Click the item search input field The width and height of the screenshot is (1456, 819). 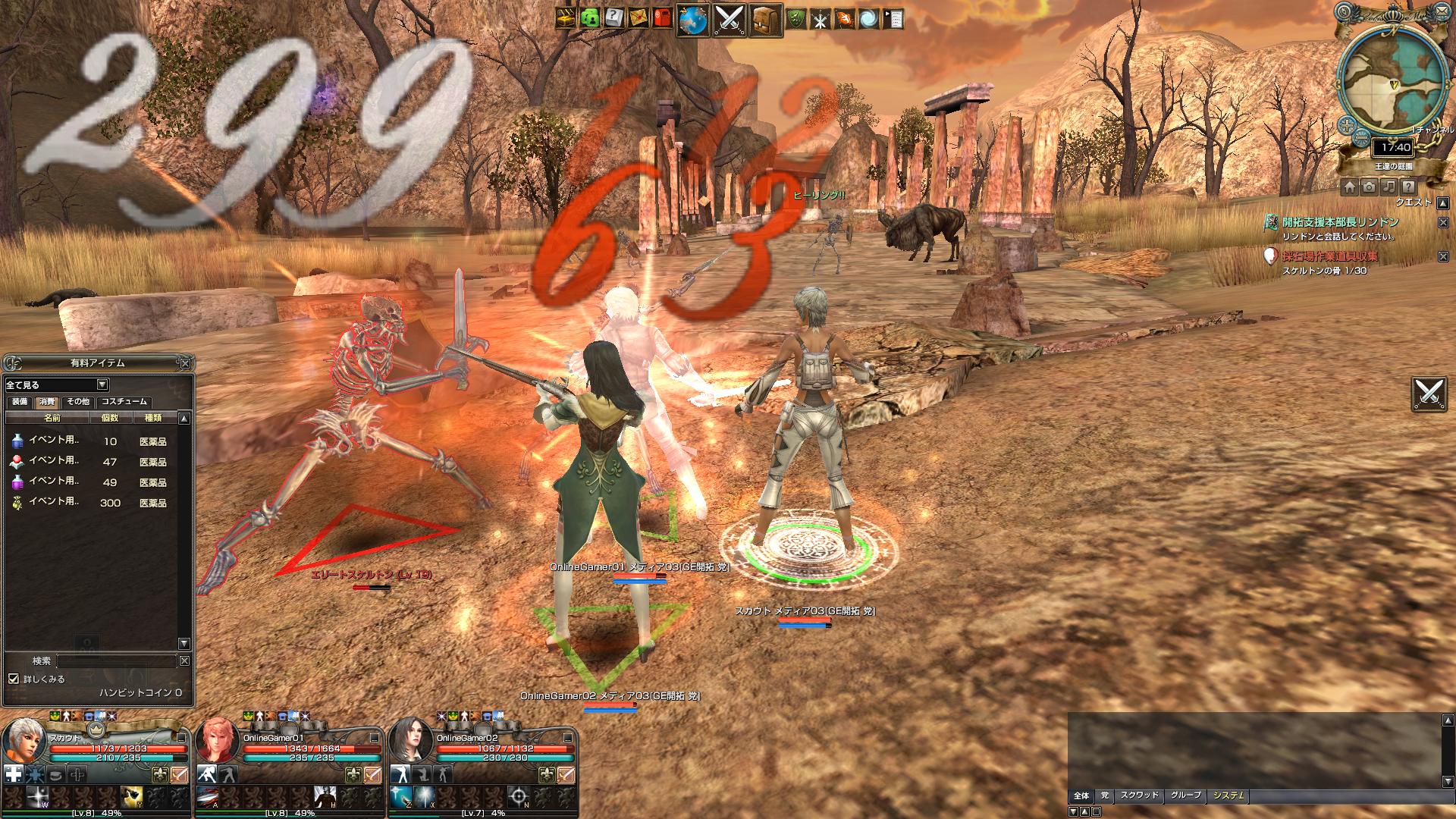pyautogui.click(x=116, y=661)
